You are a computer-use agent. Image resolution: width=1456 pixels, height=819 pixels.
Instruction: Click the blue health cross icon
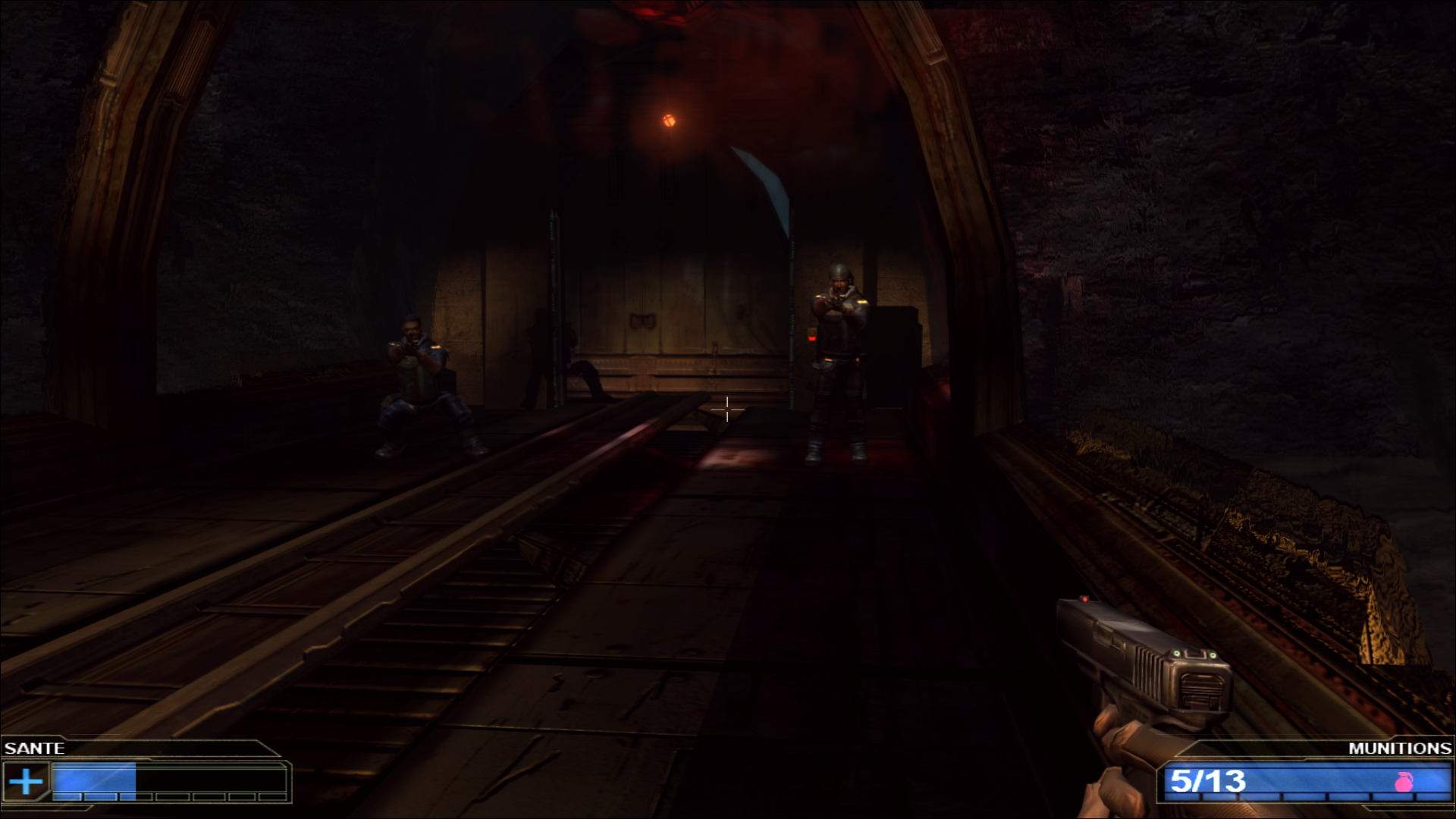(x=26, y=781)
